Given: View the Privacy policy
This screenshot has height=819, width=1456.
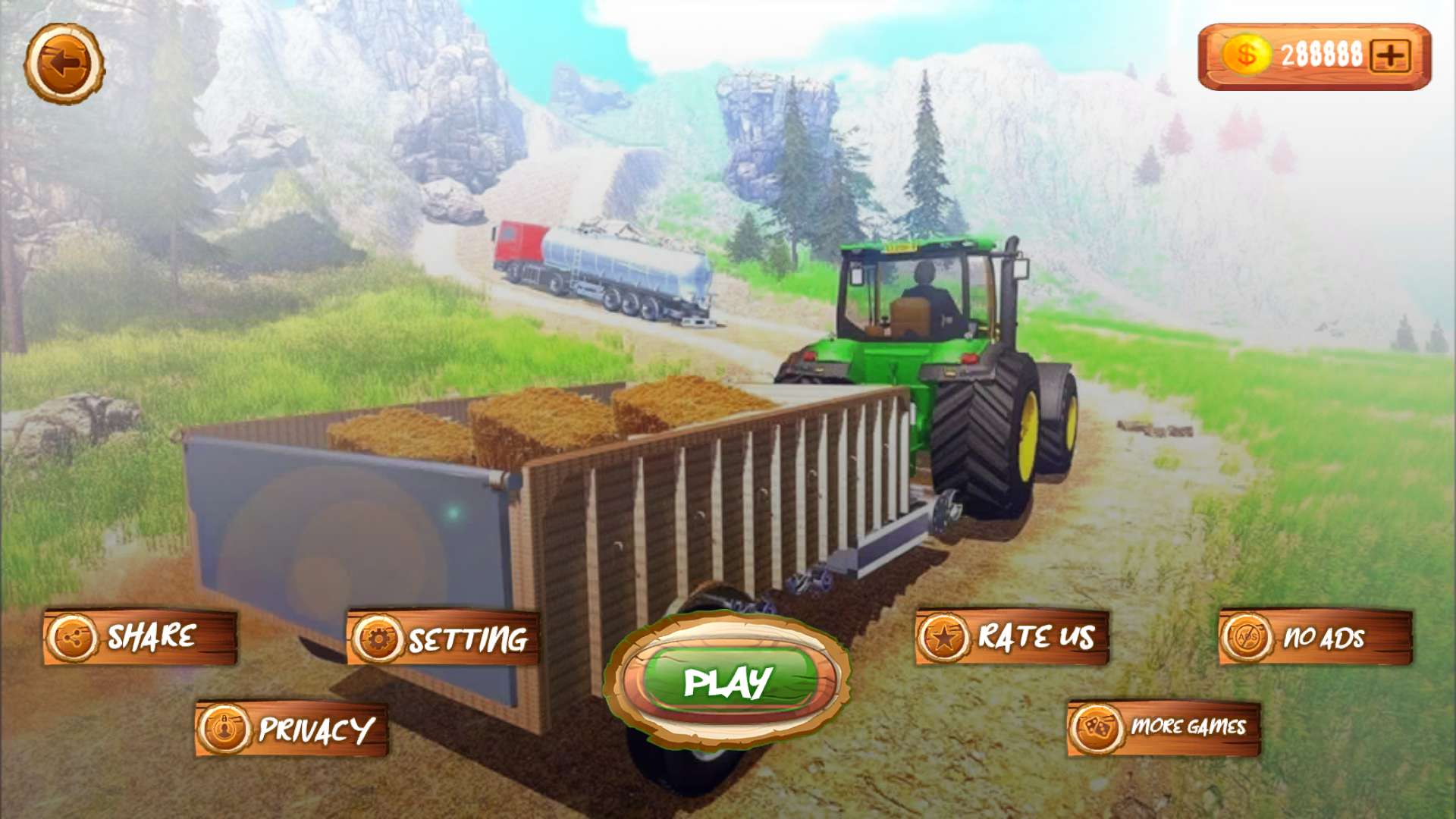Looking at the screenshot, I should [292, 729].
